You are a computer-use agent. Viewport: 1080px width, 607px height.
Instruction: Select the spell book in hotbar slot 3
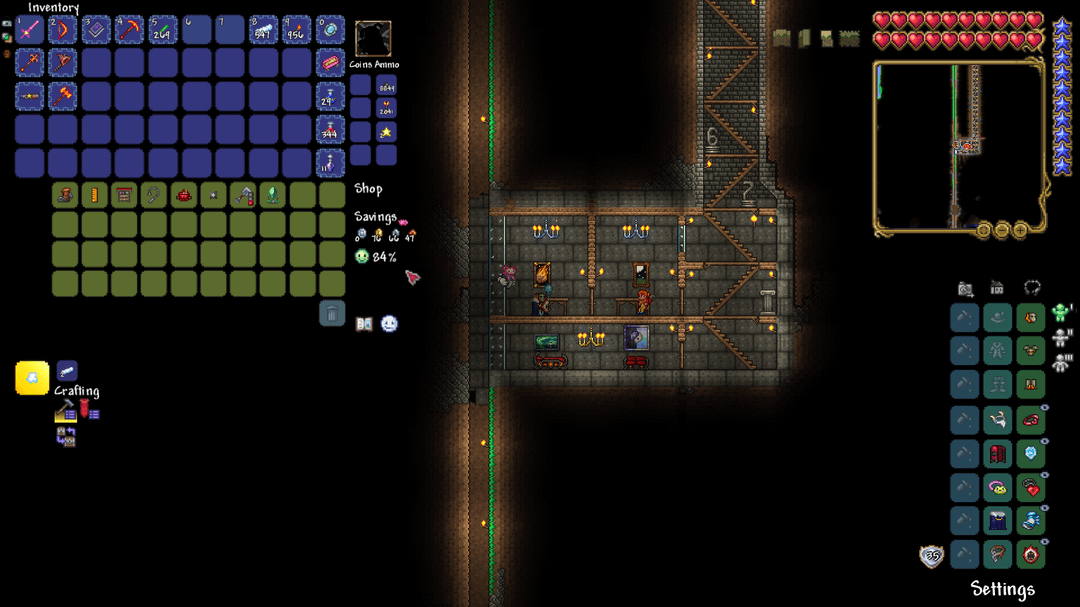pyautogui.click(x=96, y=30)
